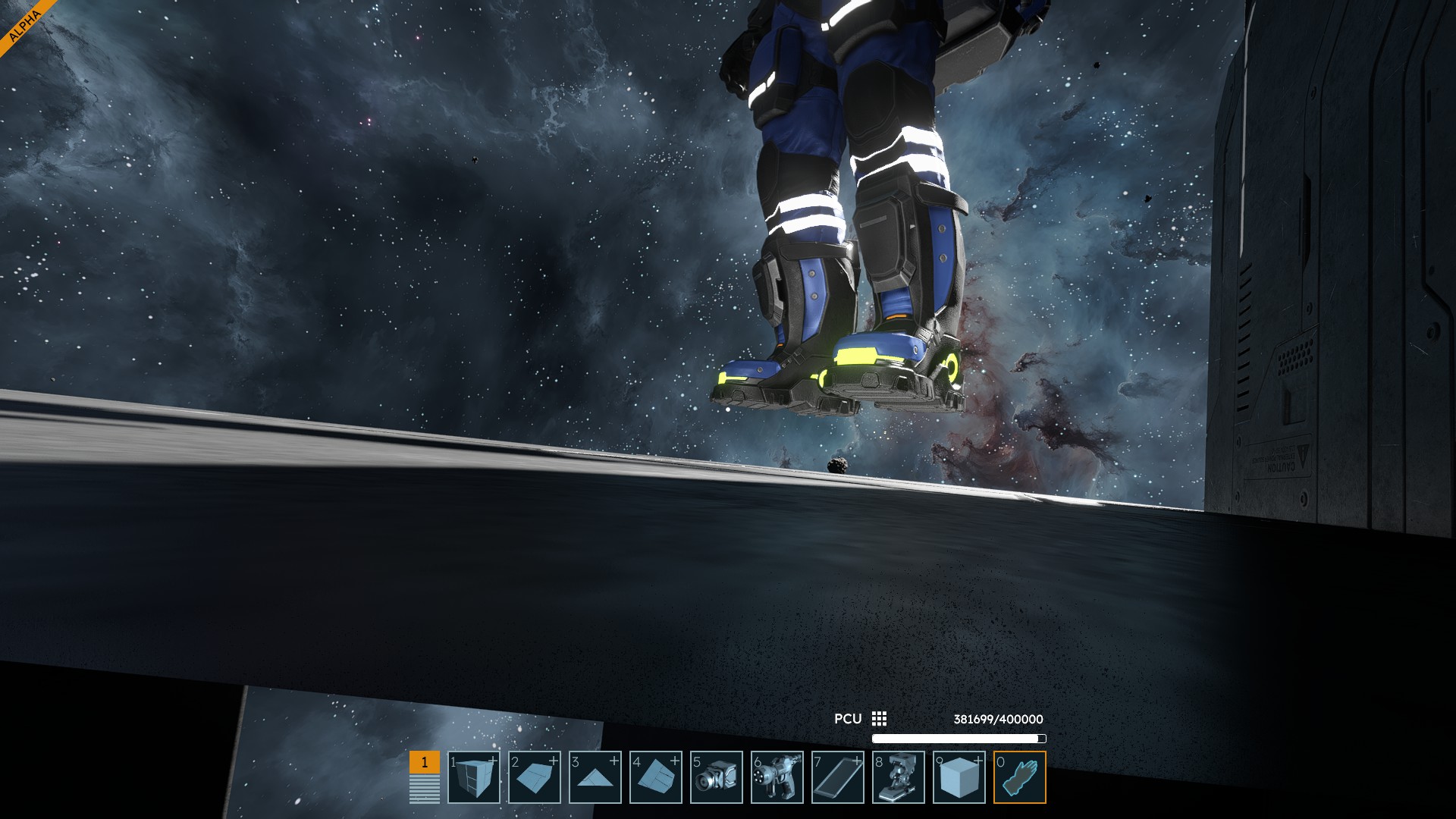Choose the machine block in slot 8

pyautogui.click(x=899, y=777)
